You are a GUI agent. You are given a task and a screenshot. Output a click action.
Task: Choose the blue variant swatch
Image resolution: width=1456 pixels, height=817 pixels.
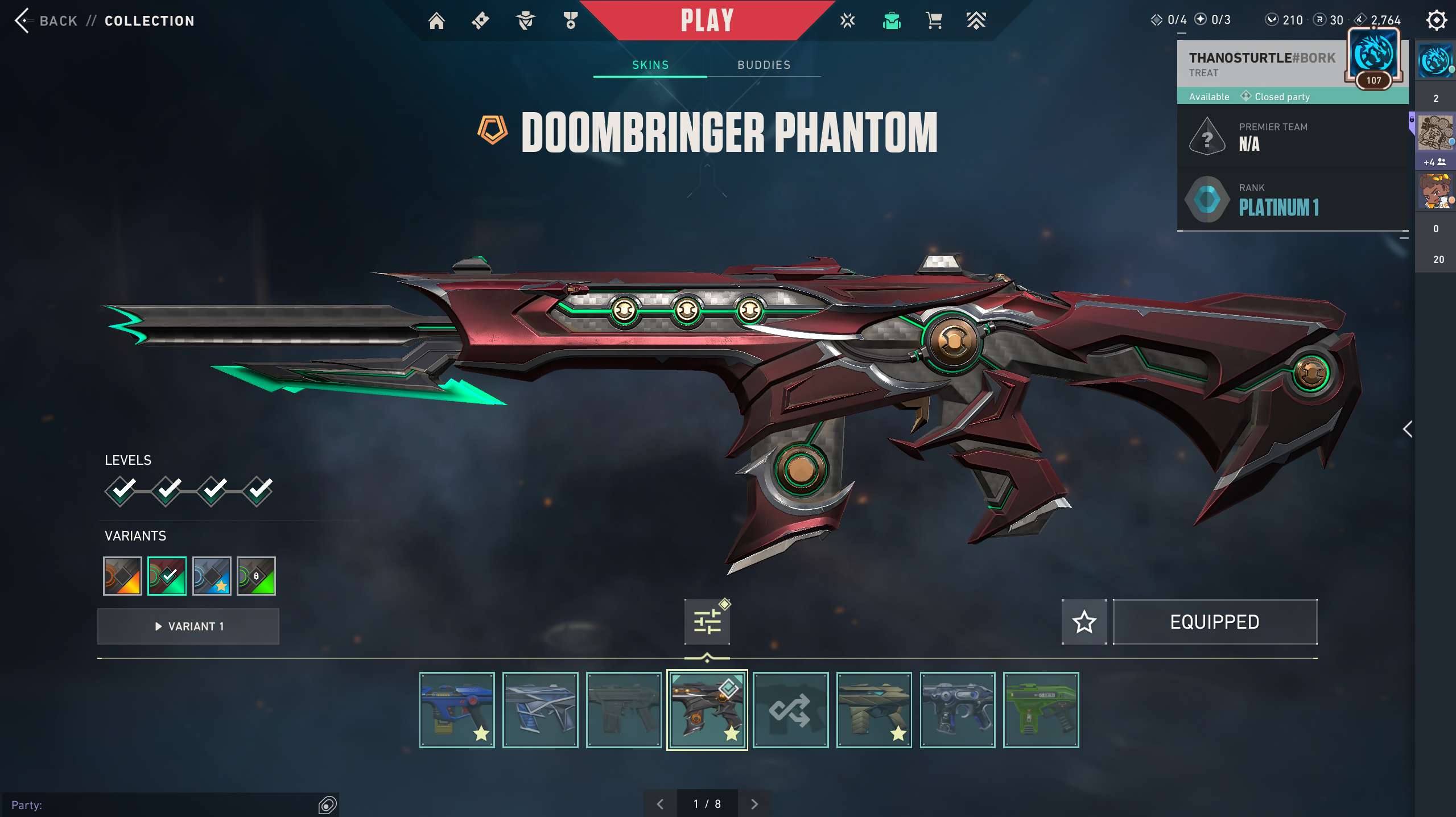coord(212,576)
